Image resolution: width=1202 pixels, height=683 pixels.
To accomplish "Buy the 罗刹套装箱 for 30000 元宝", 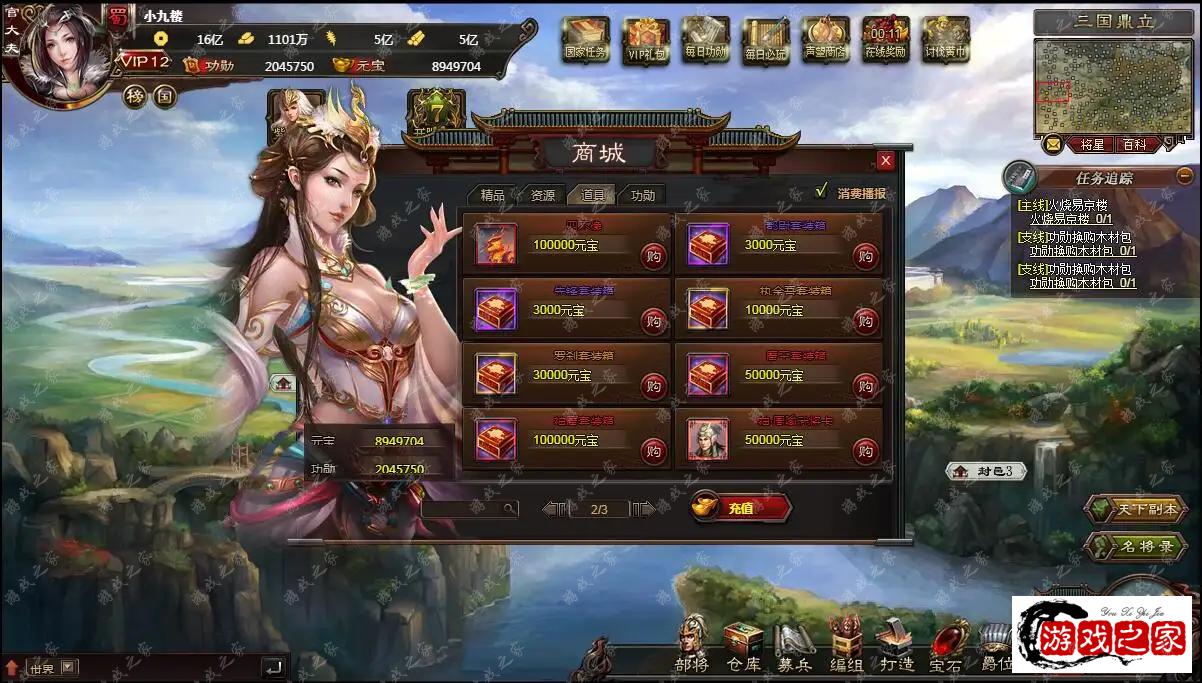I will tap(654, 385).
